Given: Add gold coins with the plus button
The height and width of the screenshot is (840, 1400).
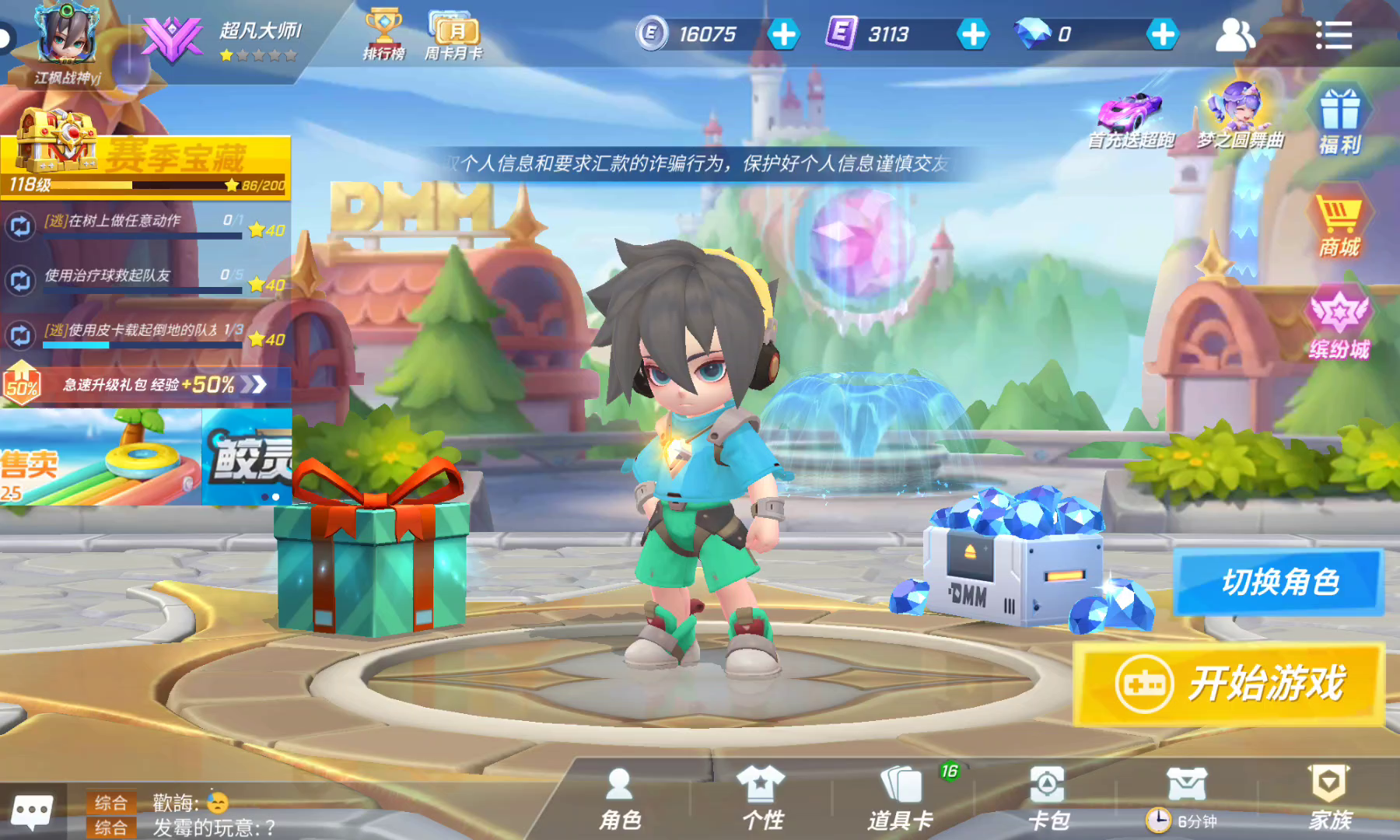Looking at the screenshot, I should click(x=784, y=34).
